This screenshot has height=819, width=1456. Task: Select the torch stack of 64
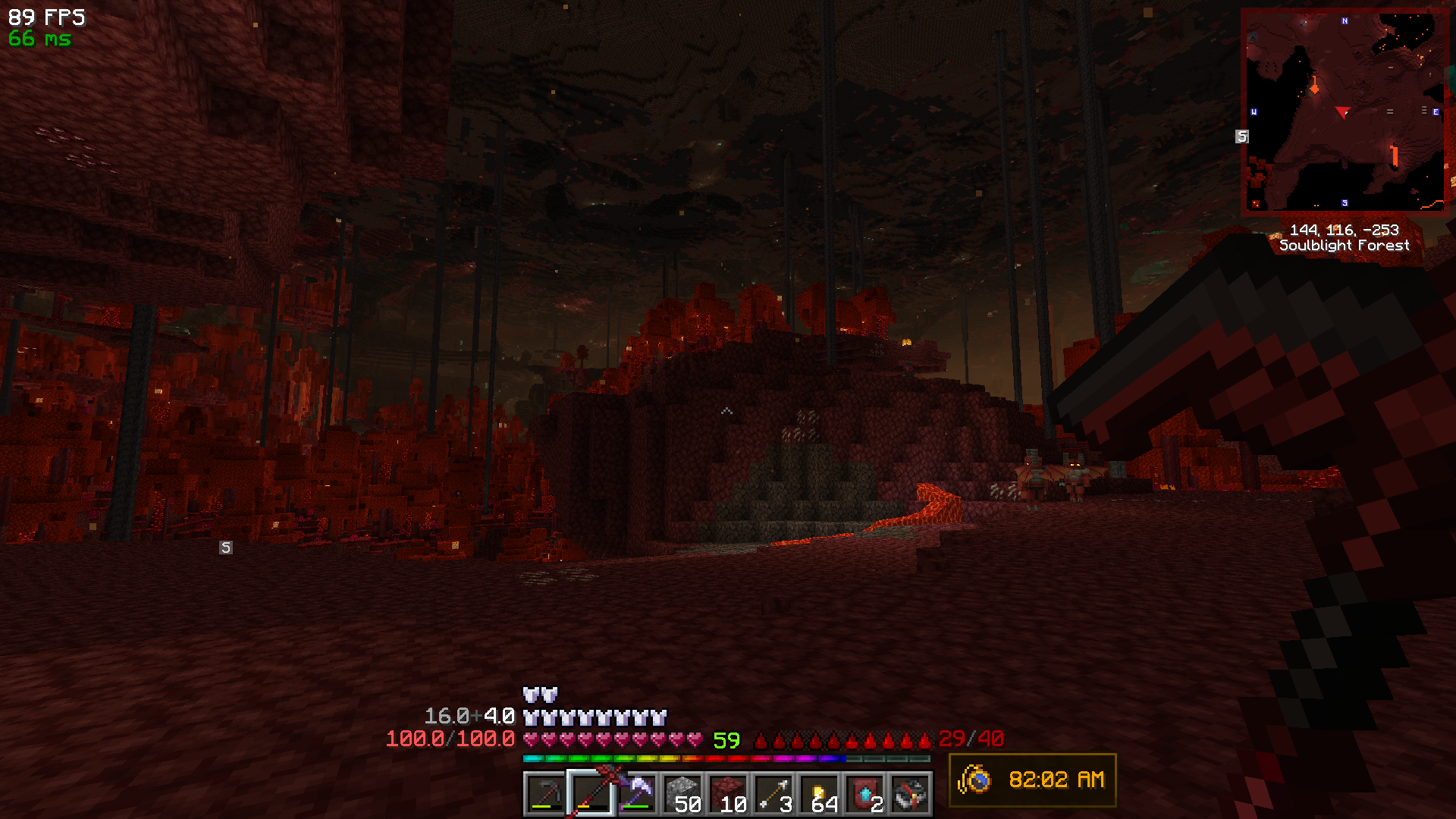820,794
